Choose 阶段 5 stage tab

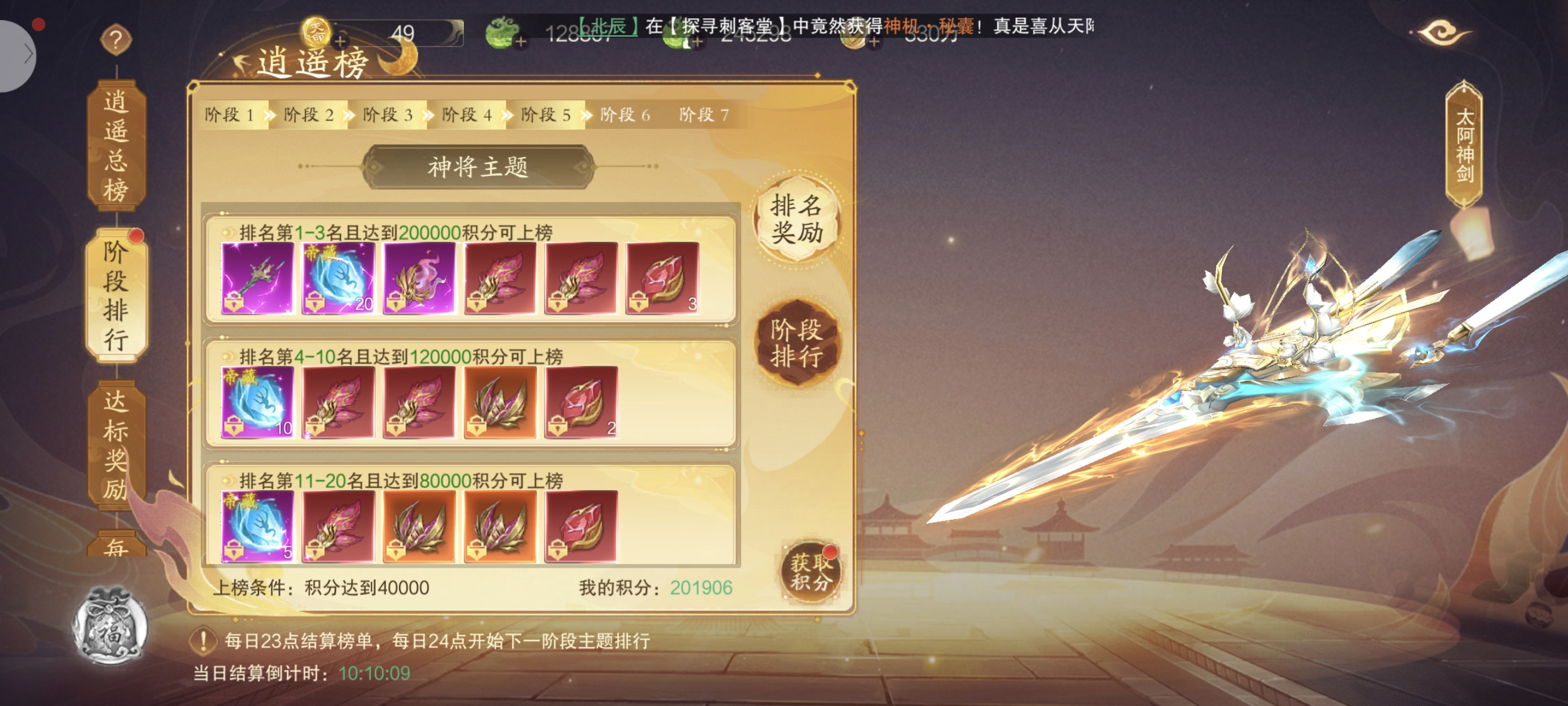click(546, 114)
